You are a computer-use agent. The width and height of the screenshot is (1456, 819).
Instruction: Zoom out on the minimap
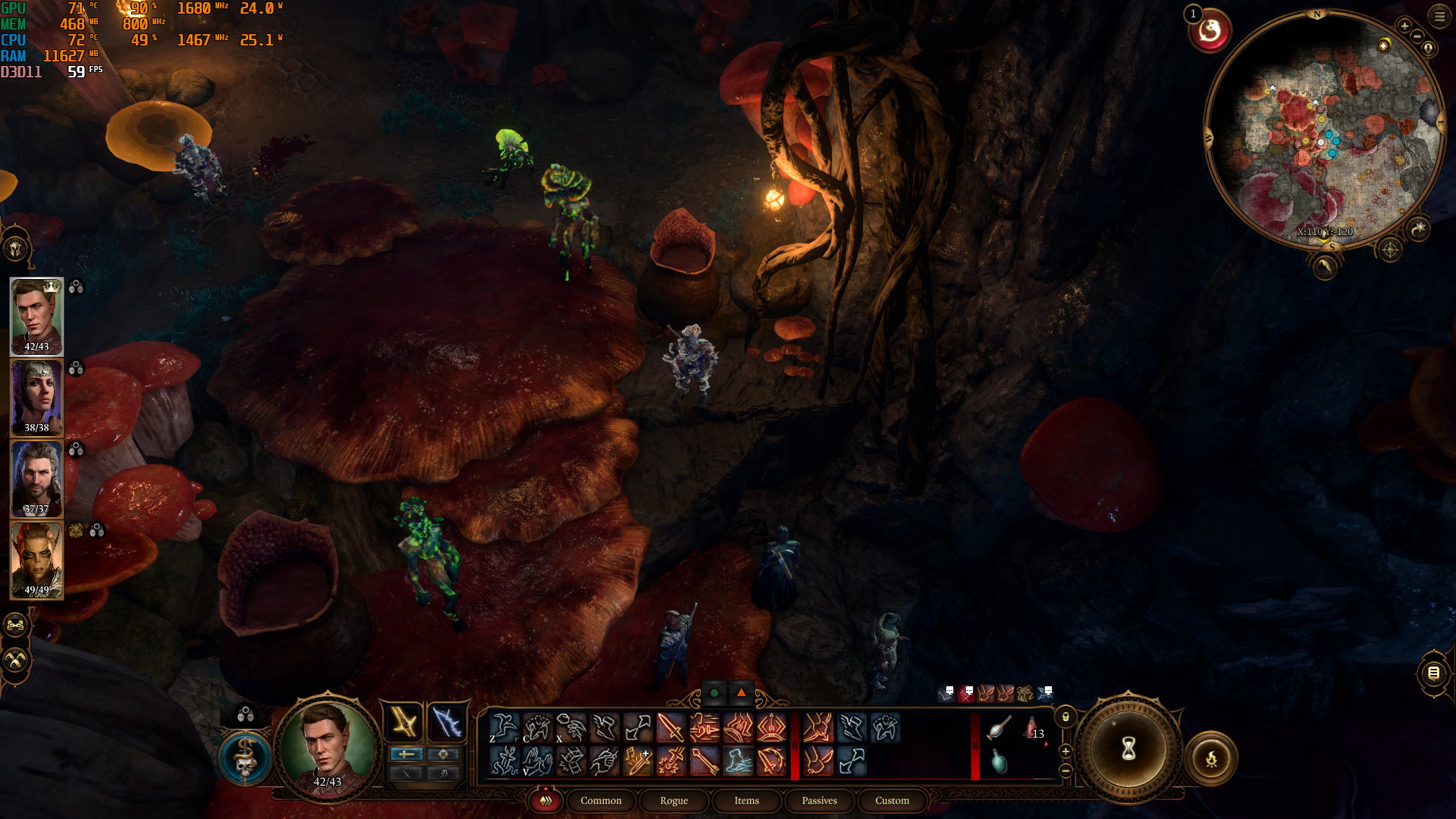click(1417, 37)
